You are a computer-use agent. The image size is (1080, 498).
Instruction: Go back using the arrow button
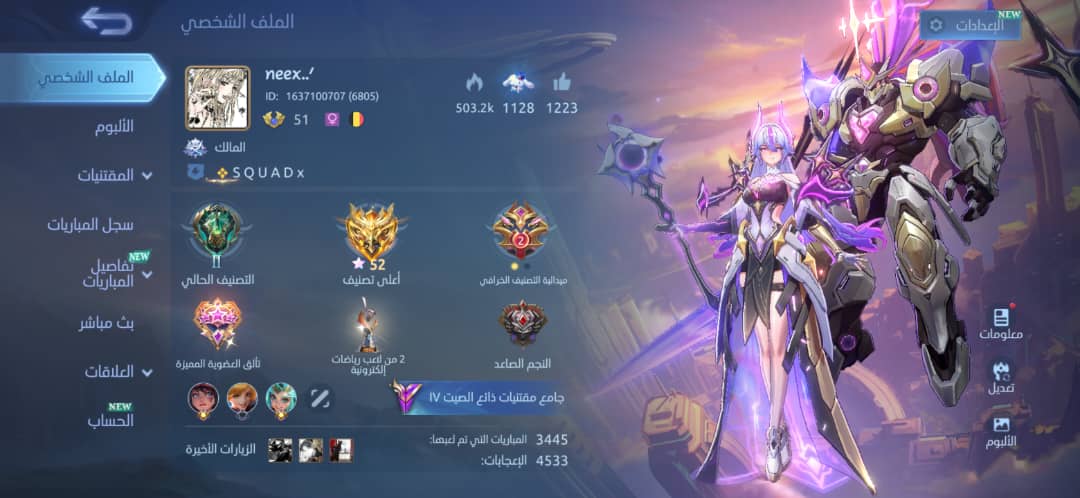(x=106, y=20)
